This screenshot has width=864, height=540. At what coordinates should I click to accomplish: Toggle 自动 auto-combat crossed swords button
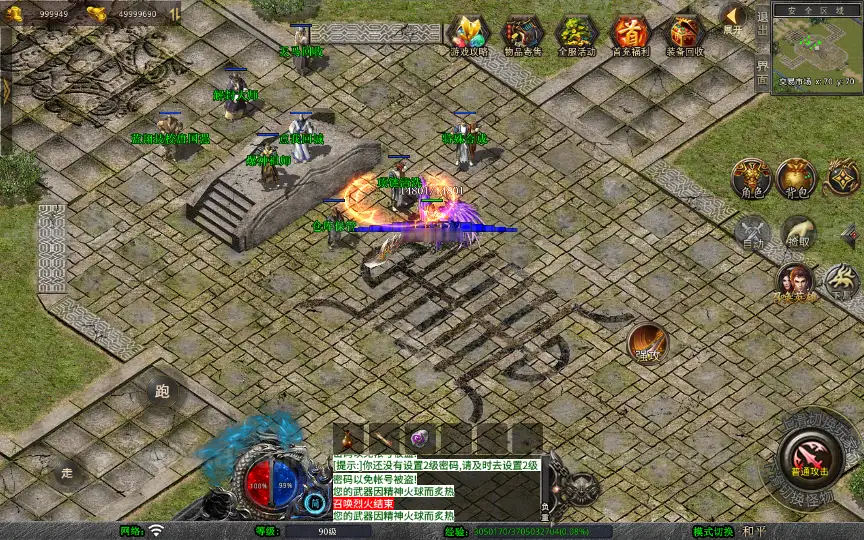750,232
